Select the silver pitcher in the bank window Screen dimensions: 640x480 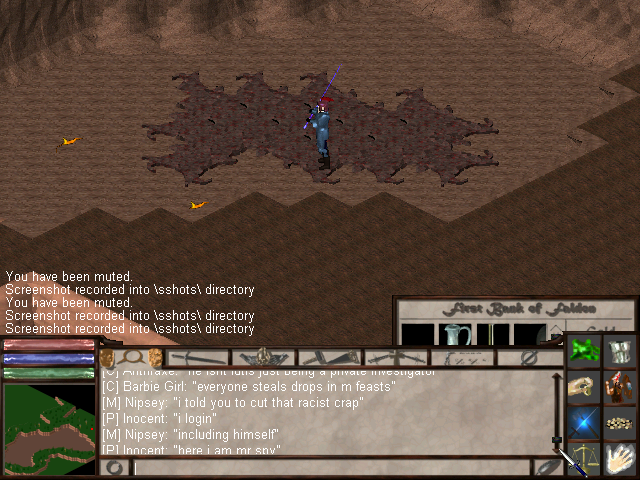[x=454, y=335]
